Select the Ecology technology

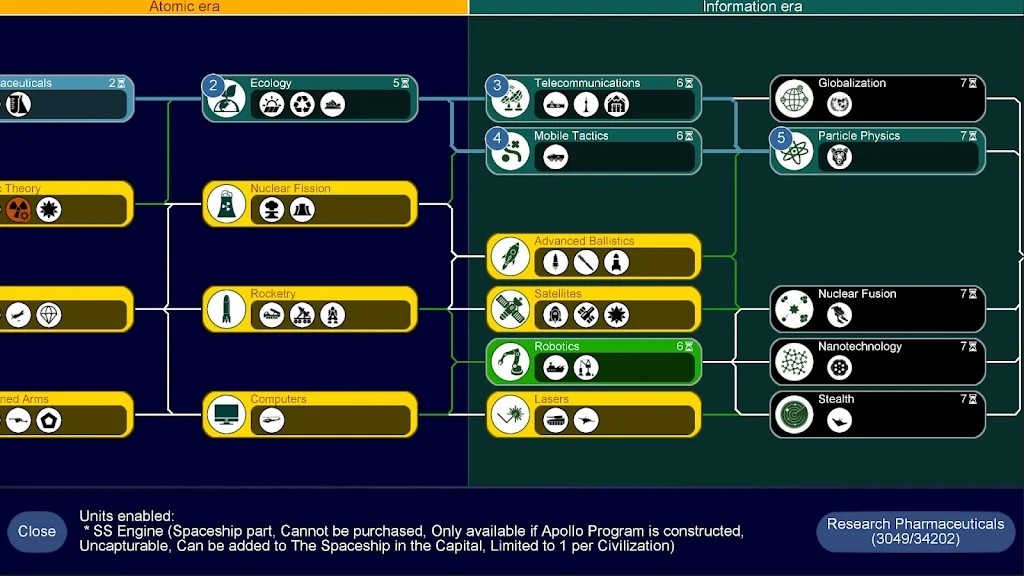click(x=310, y=98)
